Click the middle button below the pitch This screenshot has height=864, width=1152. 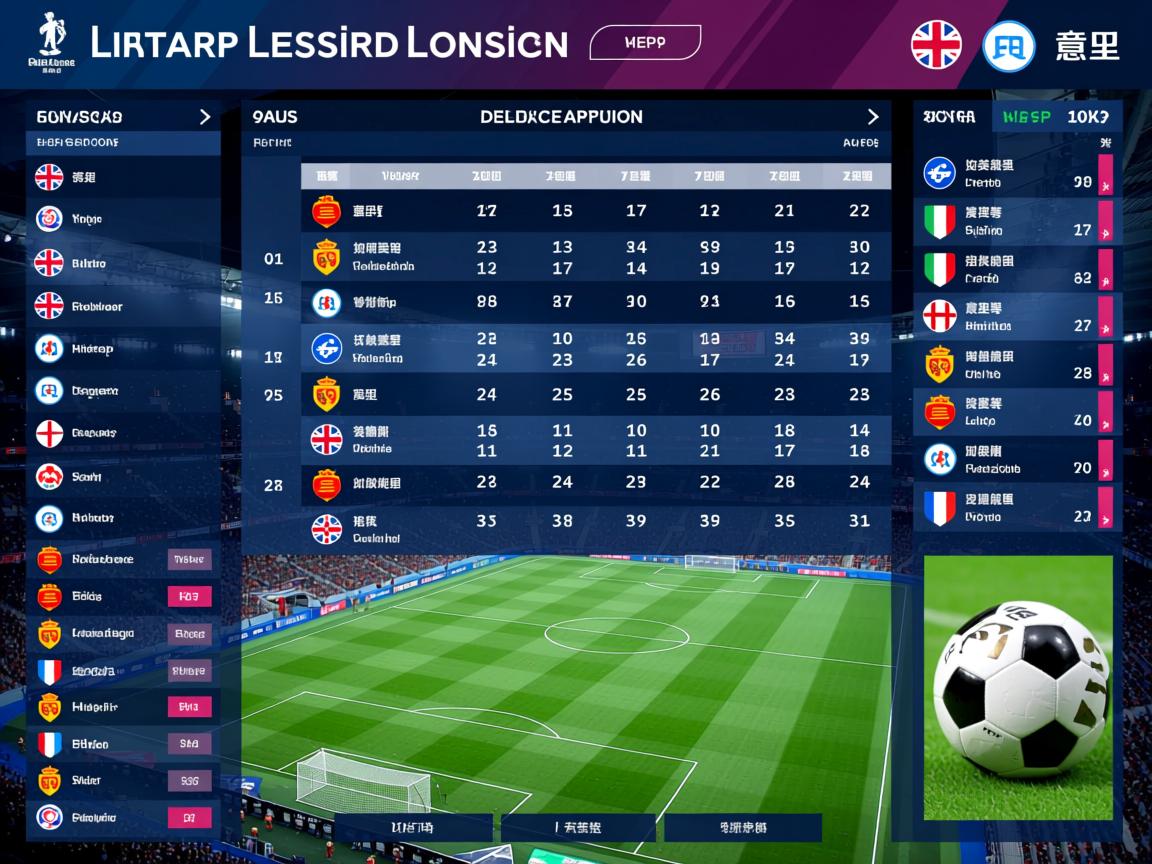pyautogui.click(x=578, y=827)
